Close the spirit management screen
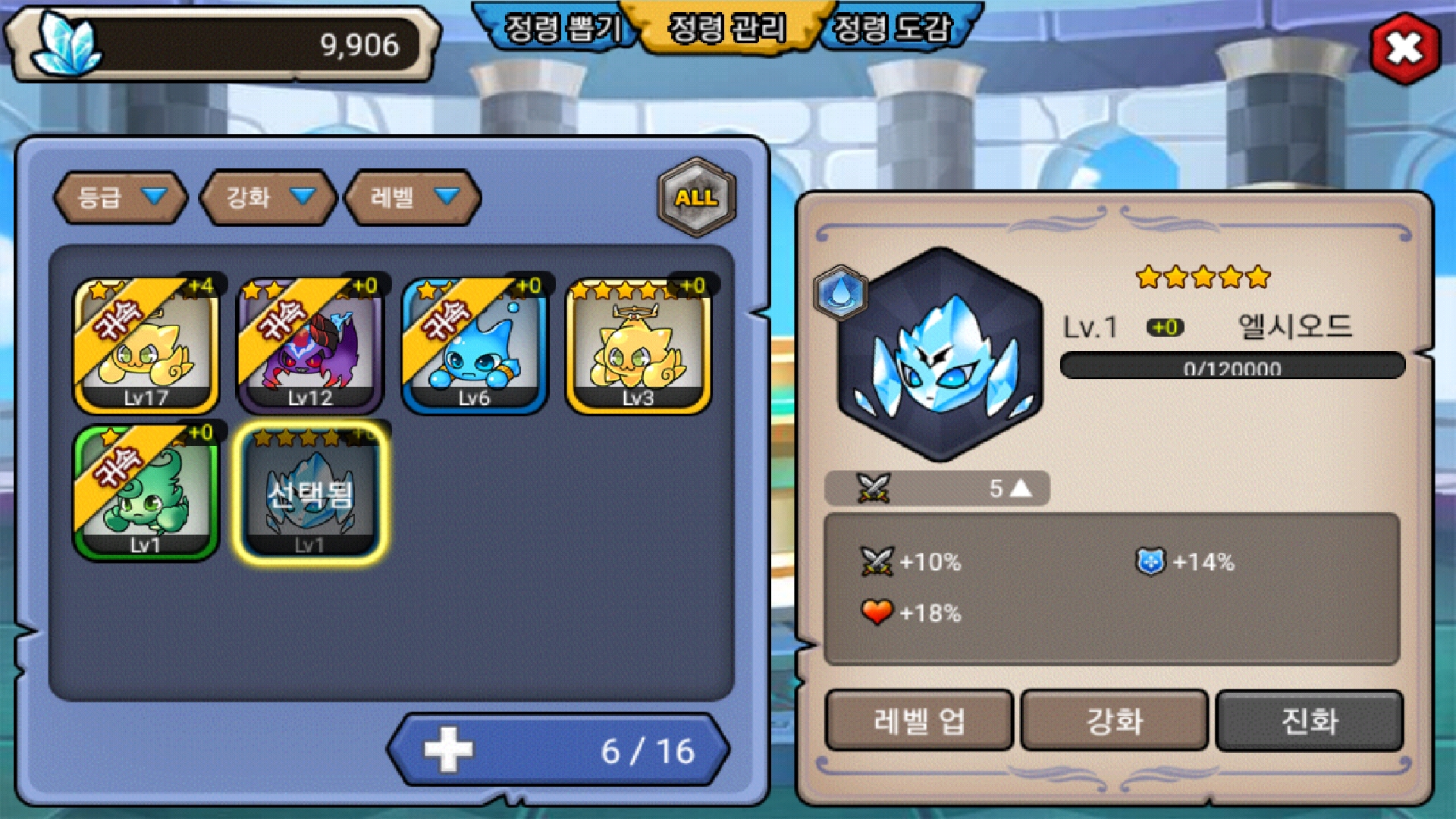1456x819 pixels. click(x=1404, y=49)
